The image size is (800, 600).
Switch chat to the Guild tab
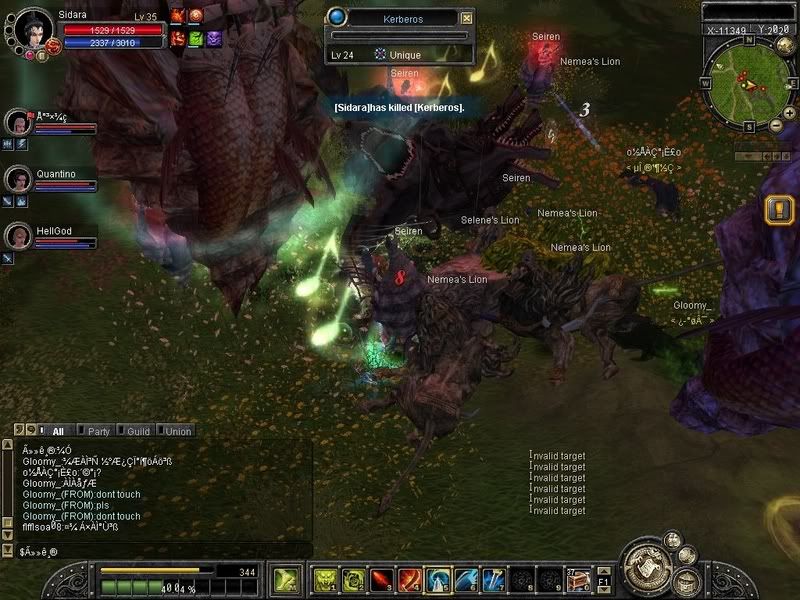[x=138, y=431]
